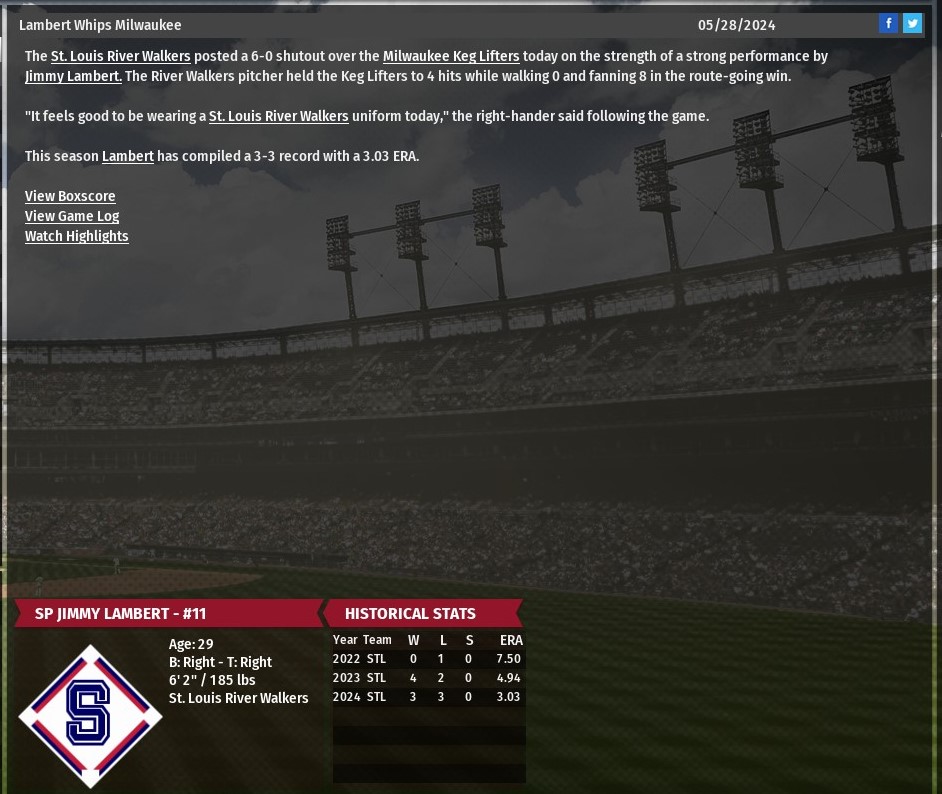Select the 2022 STL historical stats row

pos(427,659)
